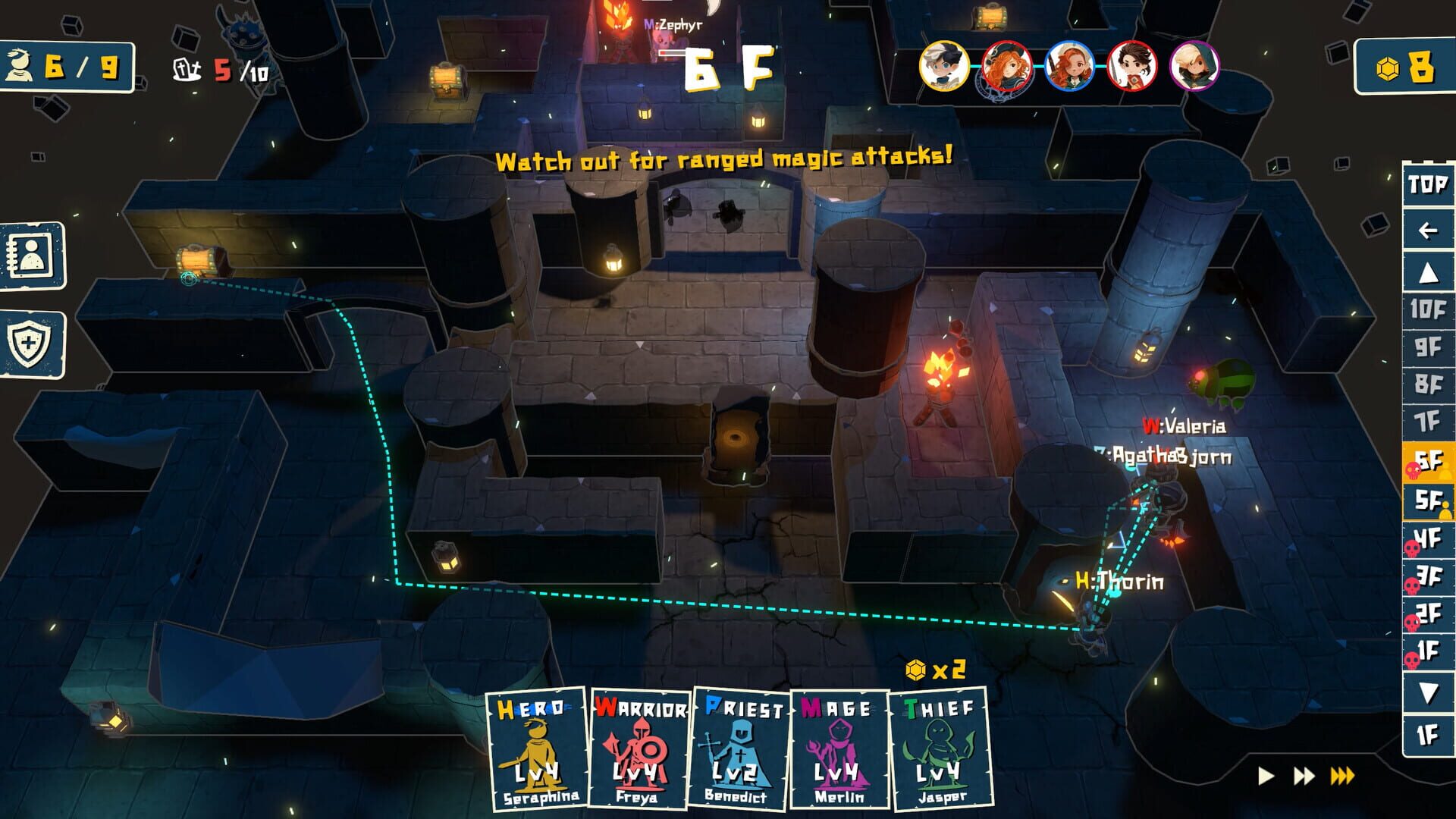Open floor 3F view
Screen dimensions: 1456x819
(x=1427, y=577)
